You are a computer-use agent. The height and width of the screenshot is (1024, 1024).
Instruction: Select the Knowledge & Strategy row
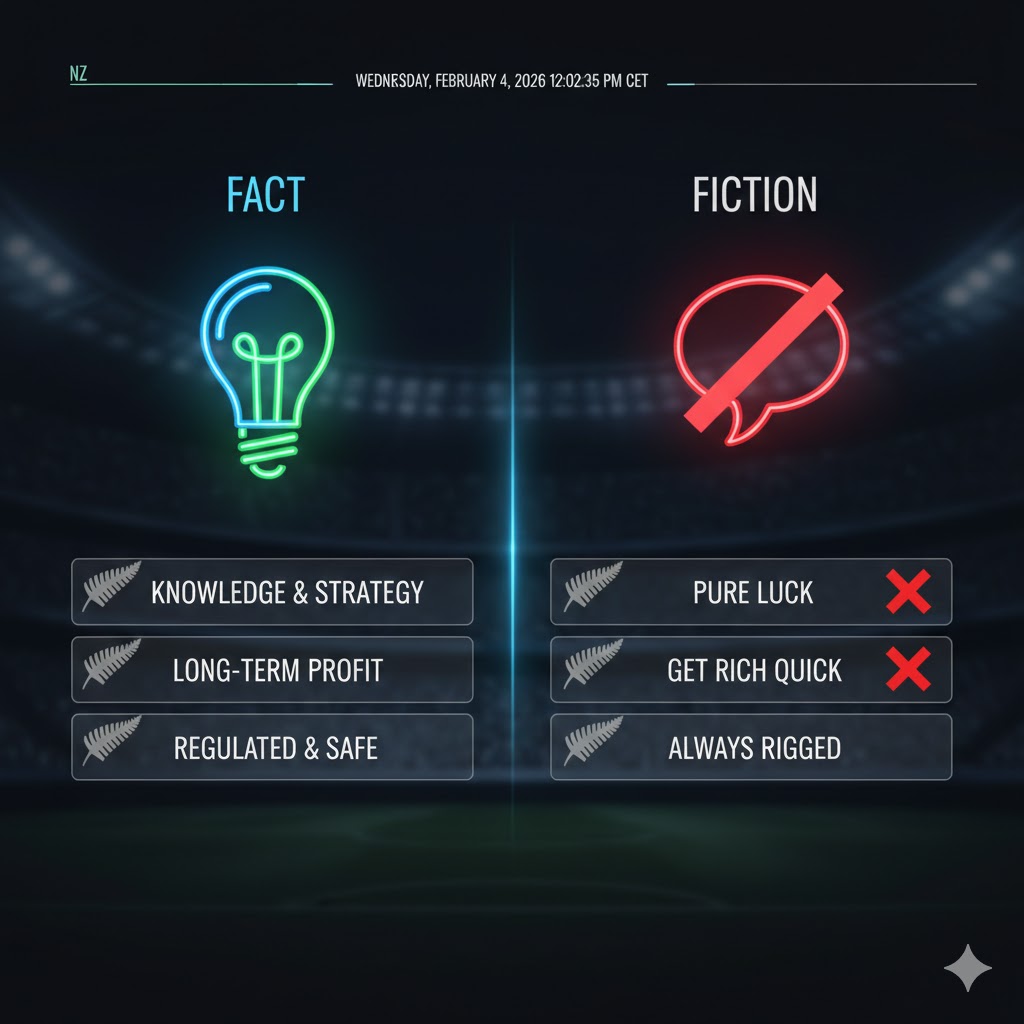[272, 592]
